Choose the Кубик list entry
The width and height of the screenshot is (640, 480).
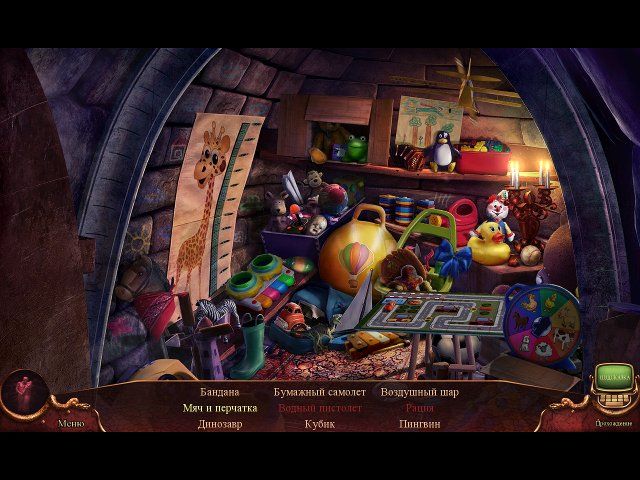[319, 423]
